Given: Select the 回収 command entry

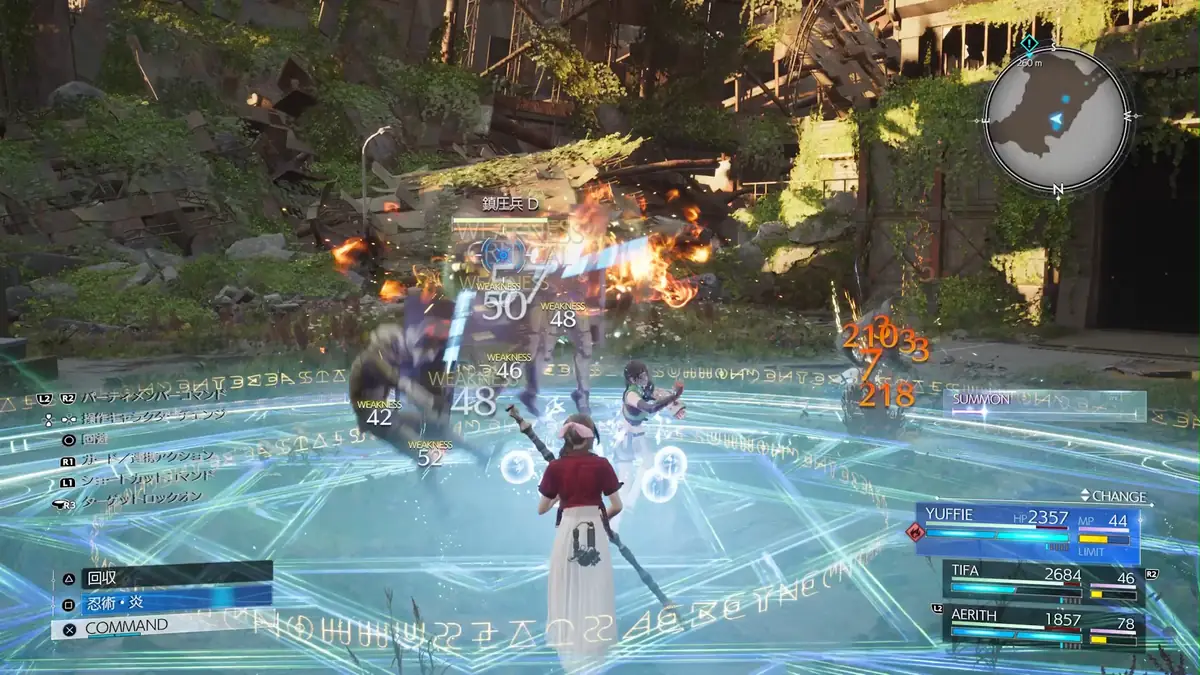Looking at the screenshot, I should pyautogui.click(x=165, y=576).
